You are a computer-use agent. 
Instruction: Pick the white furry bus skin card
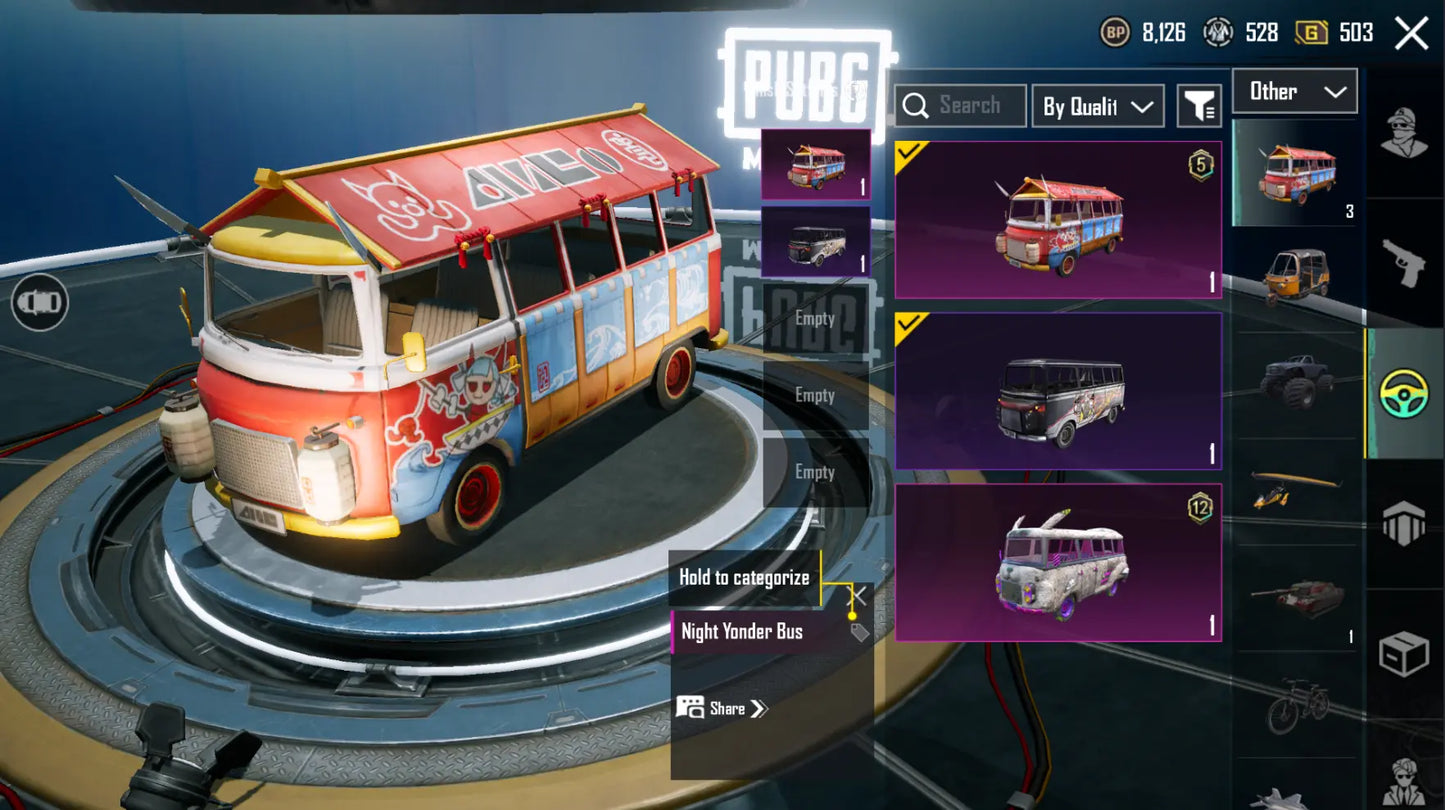click(x=1058, y=563)
